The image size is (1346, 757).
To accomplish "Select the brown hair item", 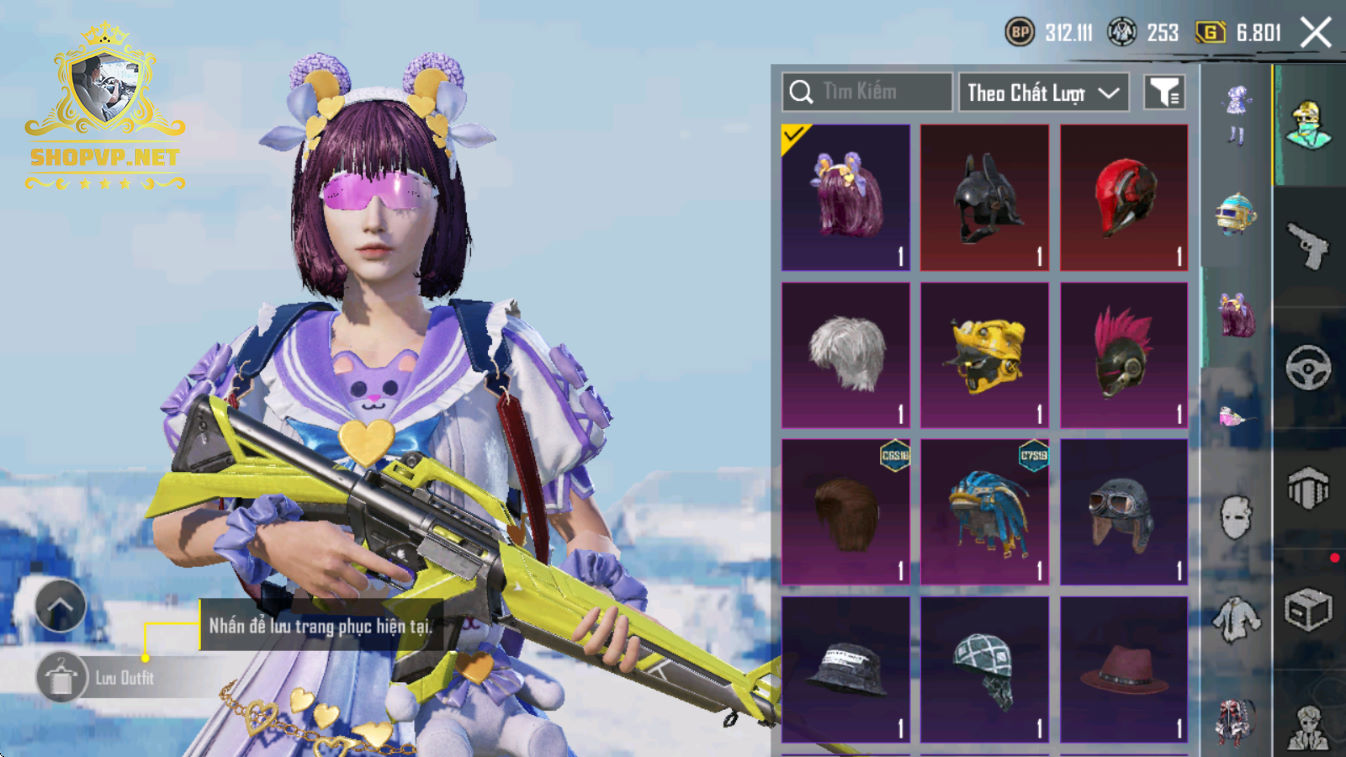I will (846, 512).
